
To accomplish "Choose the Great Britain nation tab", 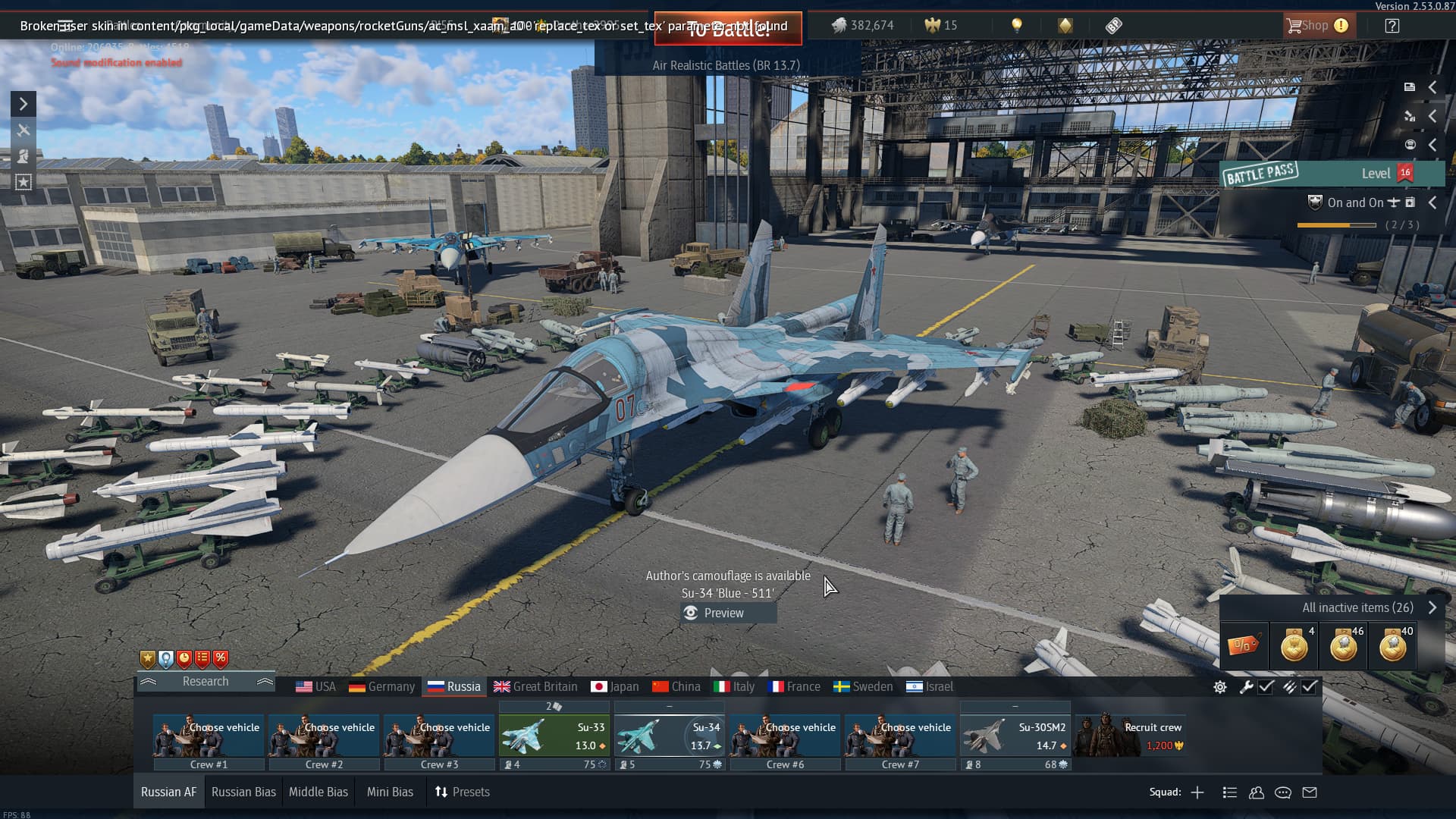I will (535, 686).
